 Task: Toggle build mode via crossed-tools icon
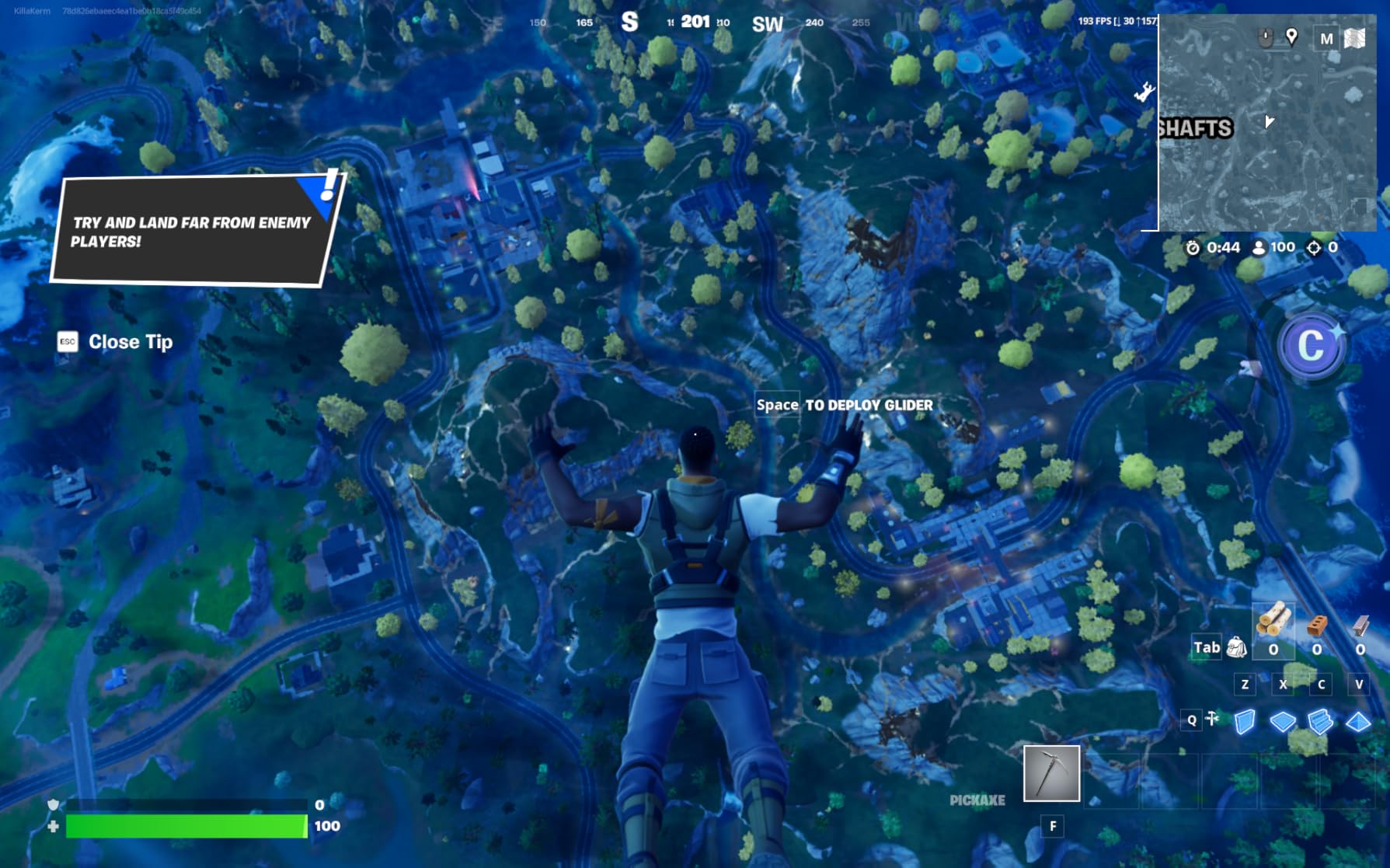point(1212,720)
